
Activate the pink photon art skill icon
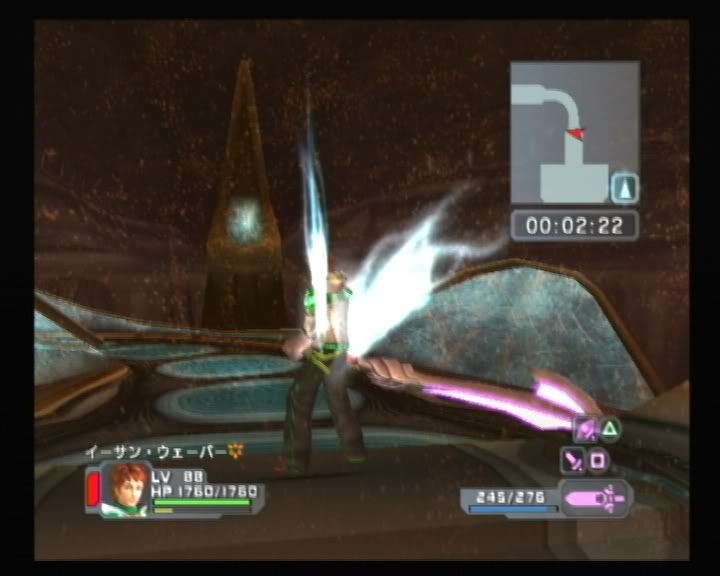(584, 430)
